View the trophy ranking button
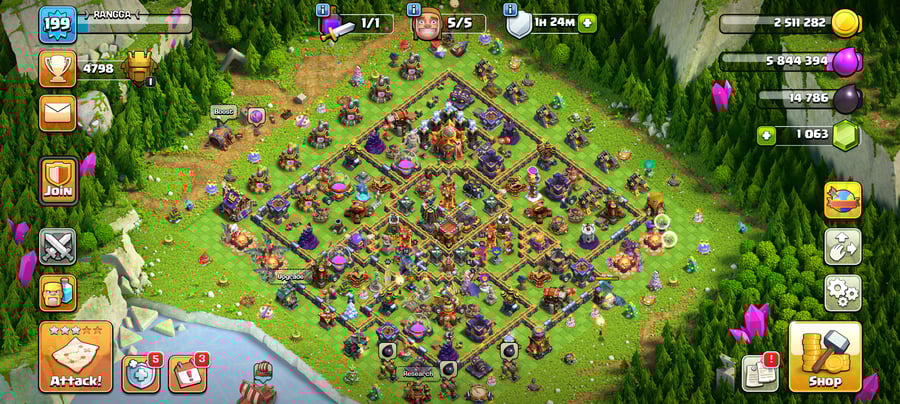This screenshot has width=900, height=404. click(x=58, y=68)
